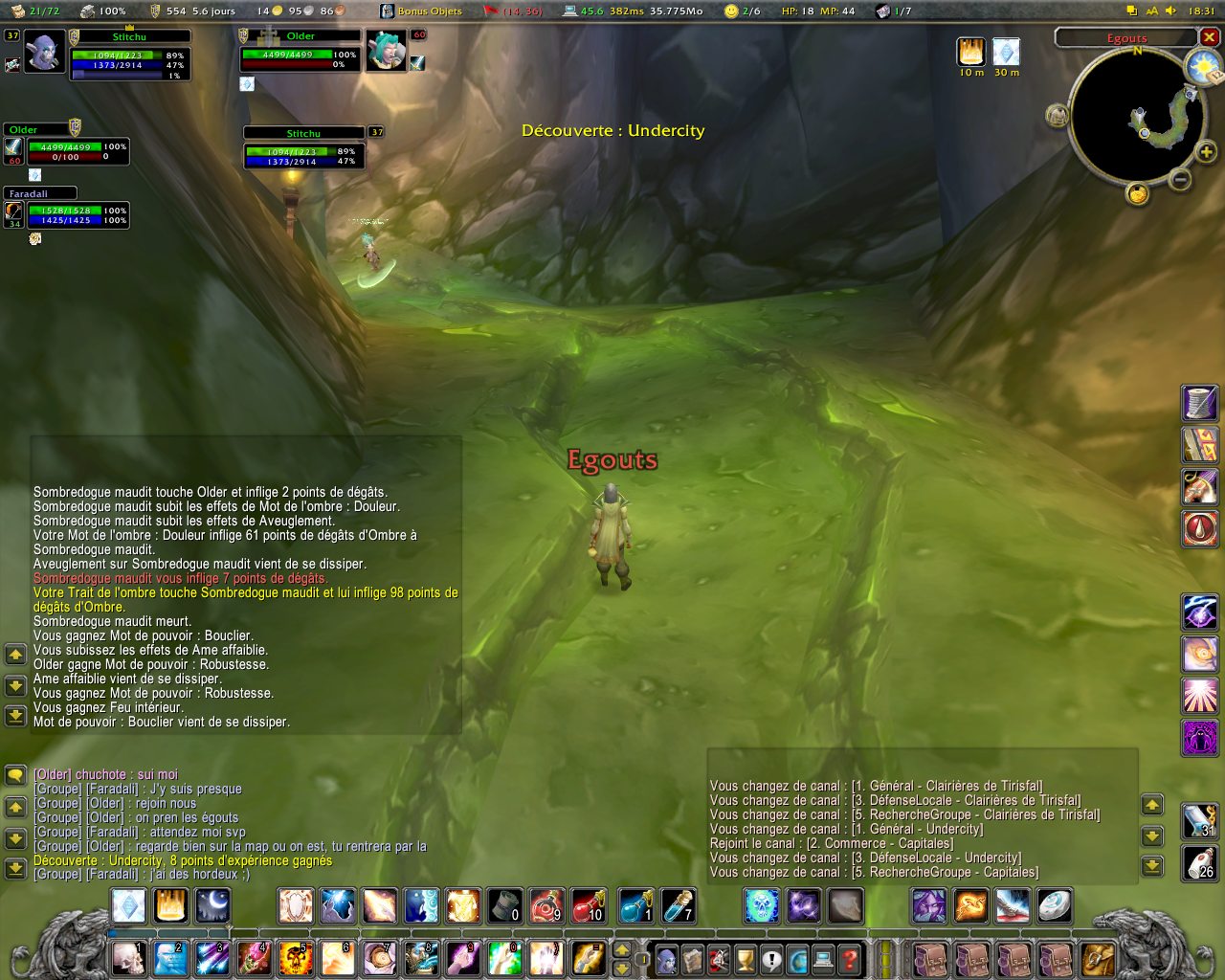Open the red question mark help button
The image size is (1225, 980).
(x=849, y=958)
